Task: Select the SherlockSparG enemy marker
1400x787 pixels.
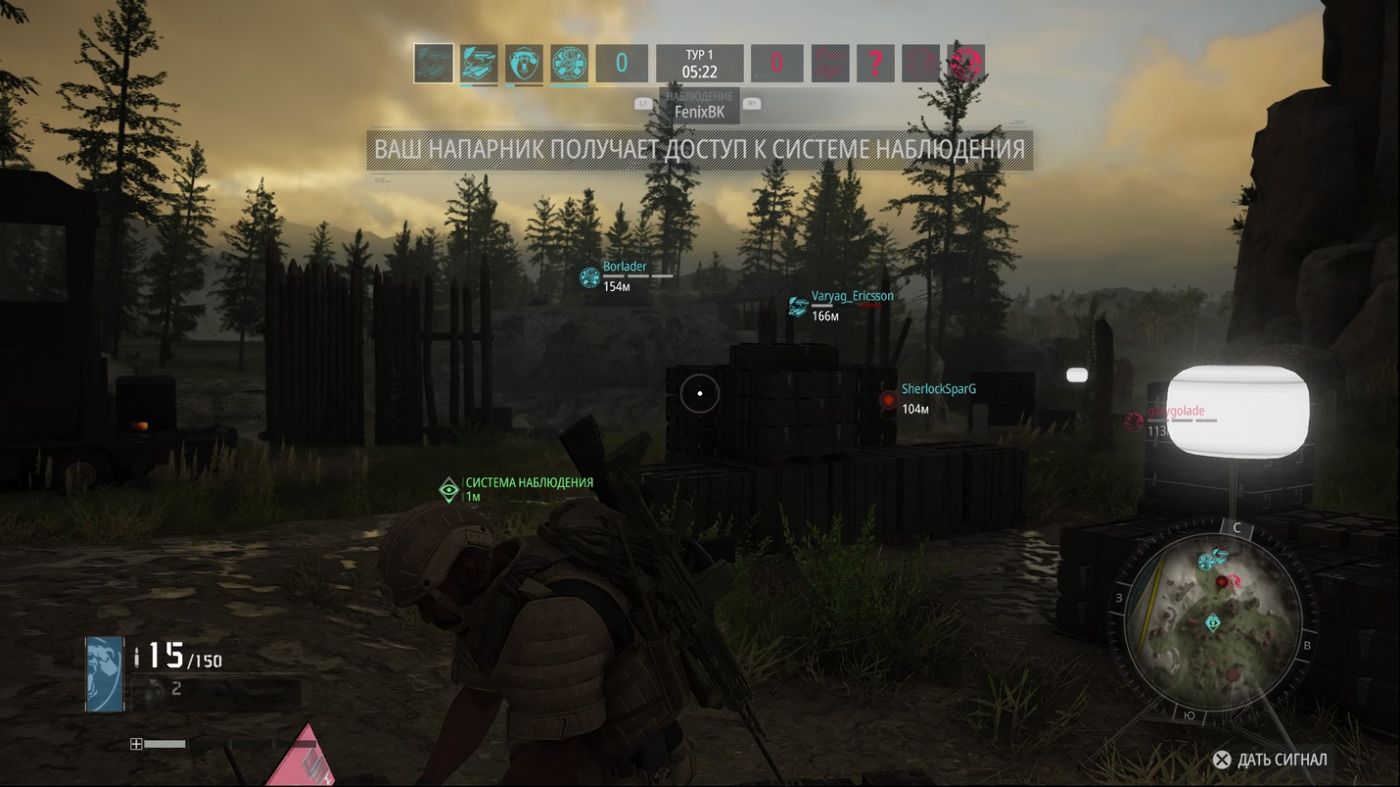Action: tap(888, 400)
